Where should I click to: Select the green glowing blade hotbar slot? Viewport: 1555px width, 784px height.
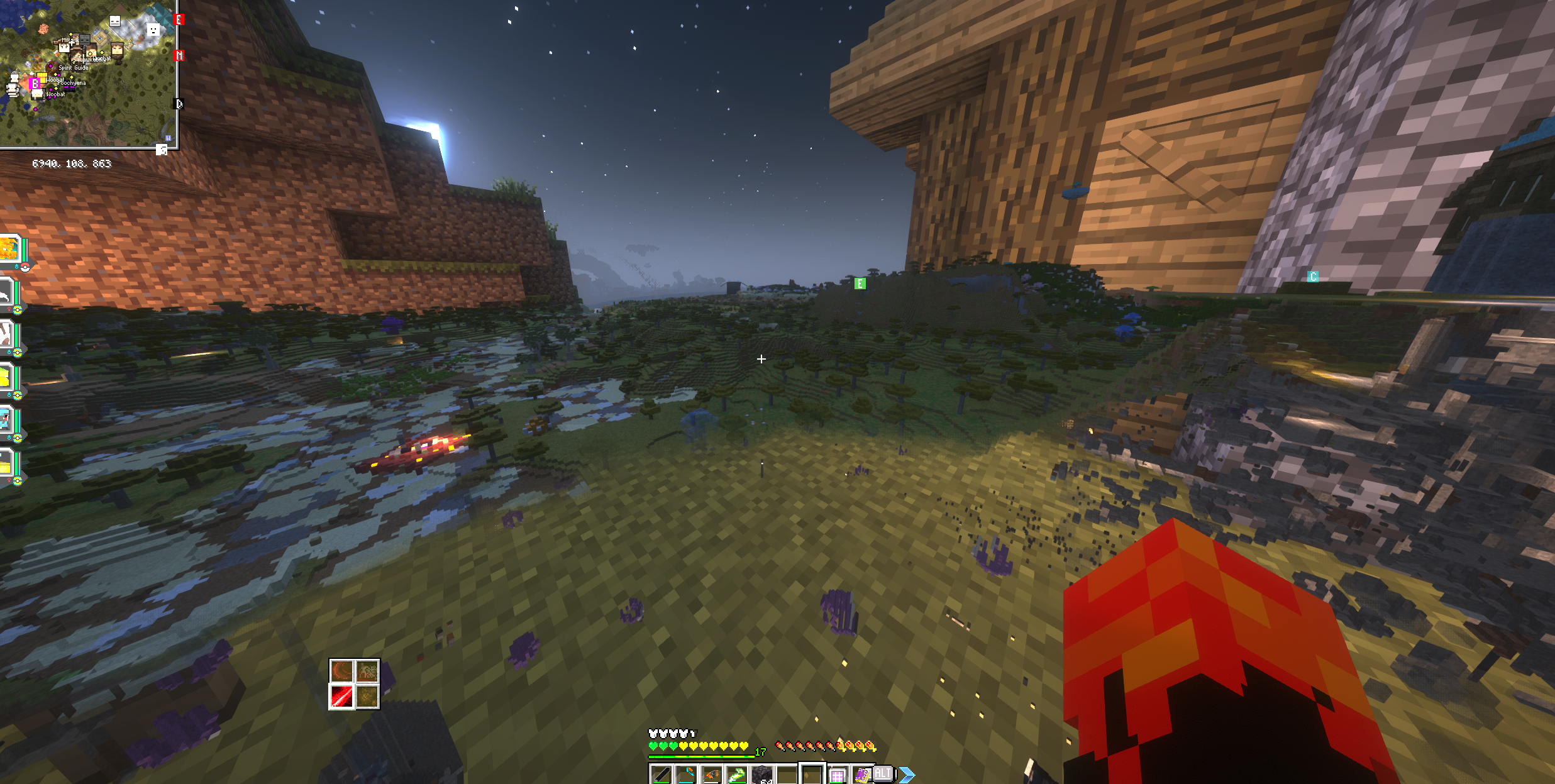click(736, 775)
